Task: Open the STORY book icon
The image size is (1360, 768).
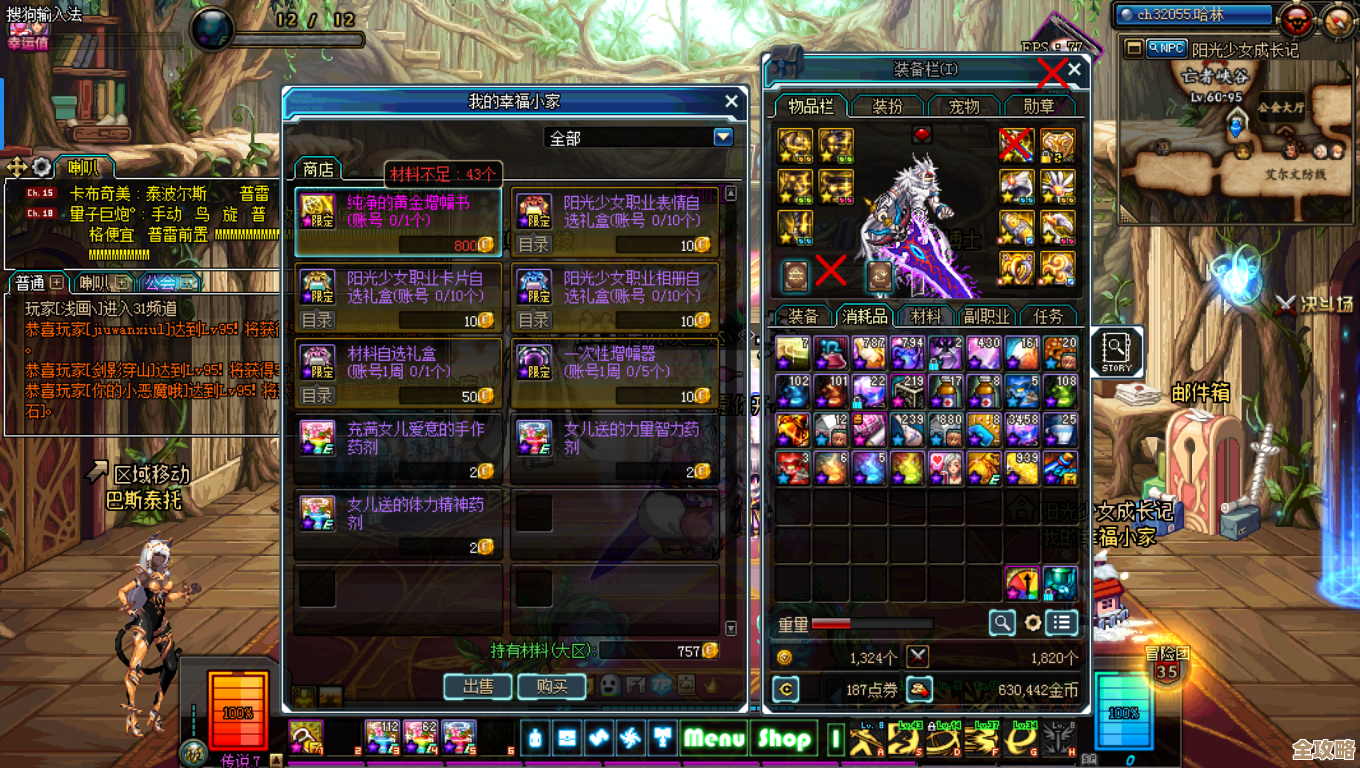Action: click(1116, 351)
